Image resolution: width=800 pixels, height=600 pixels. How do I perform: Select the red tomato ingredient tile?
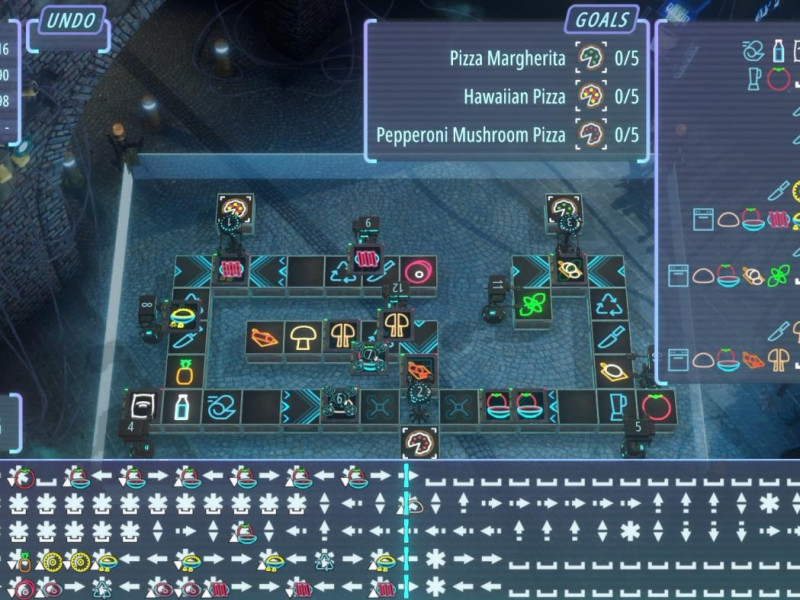[657, 407]
